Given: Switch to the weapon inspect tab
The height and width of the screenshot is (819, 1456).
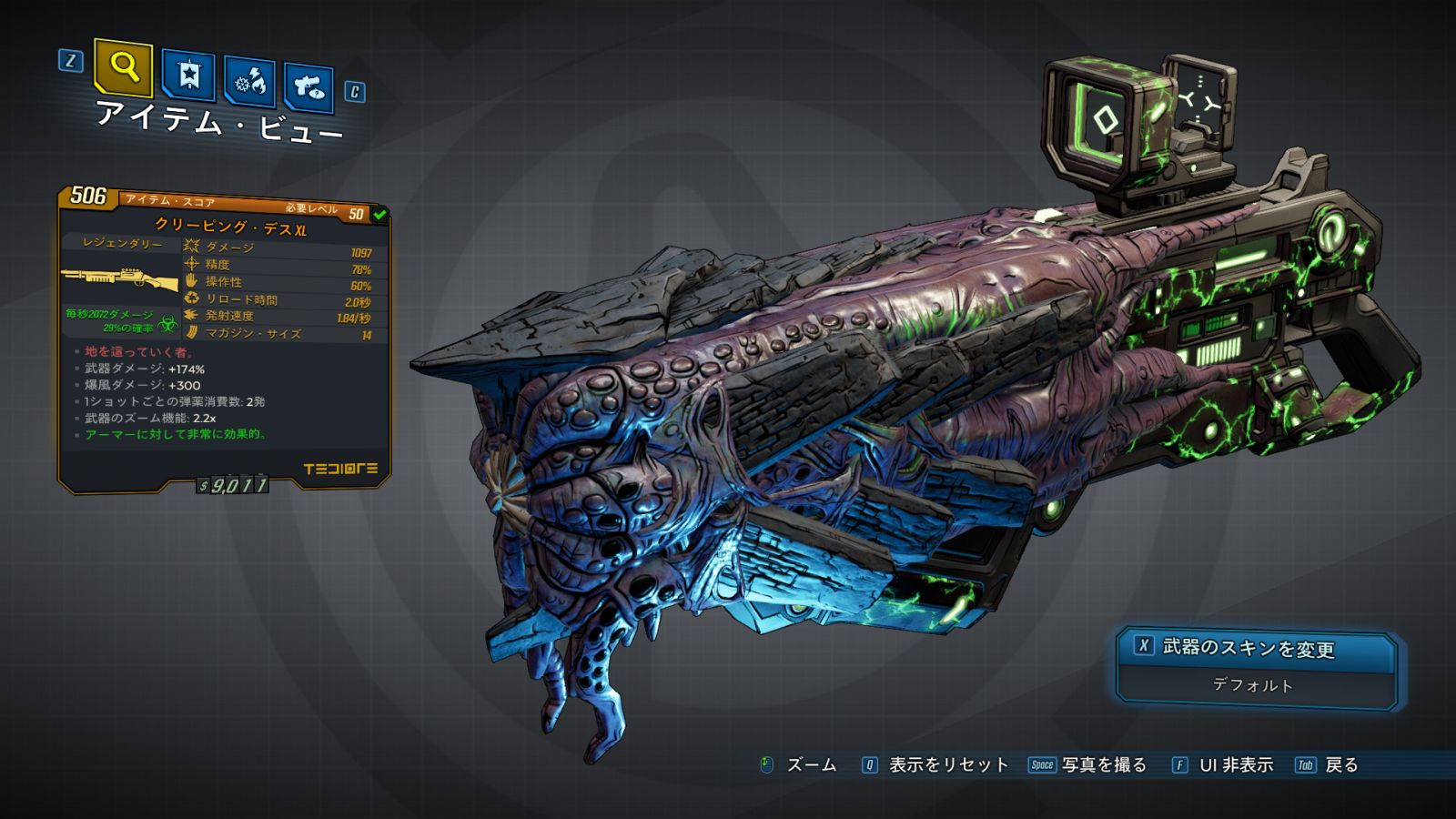Looking at the screenshot, I should point(308,87).
